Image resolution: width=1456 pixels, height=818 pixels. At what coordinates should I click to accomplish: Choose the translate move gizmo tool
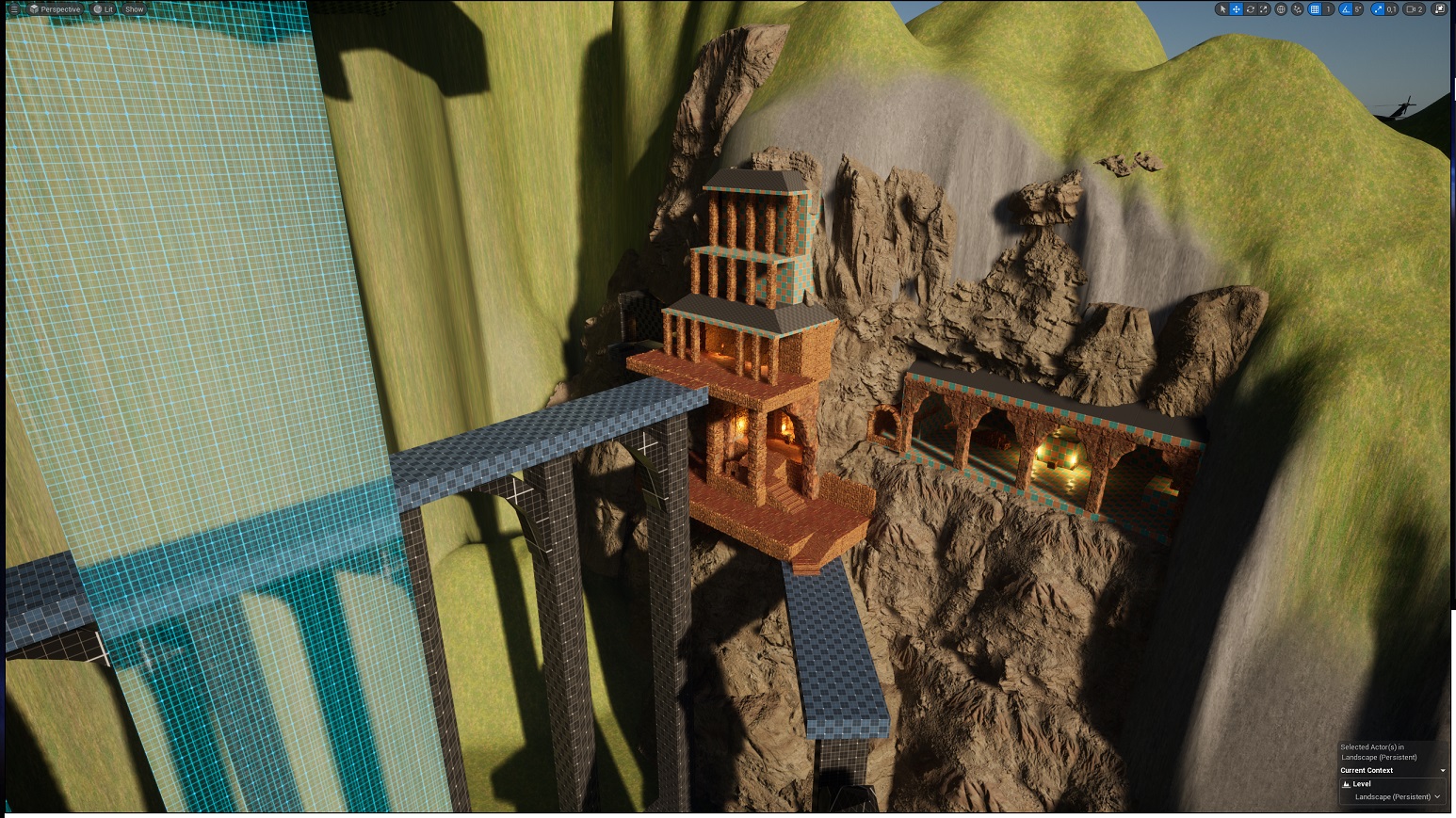(1237, 9)
